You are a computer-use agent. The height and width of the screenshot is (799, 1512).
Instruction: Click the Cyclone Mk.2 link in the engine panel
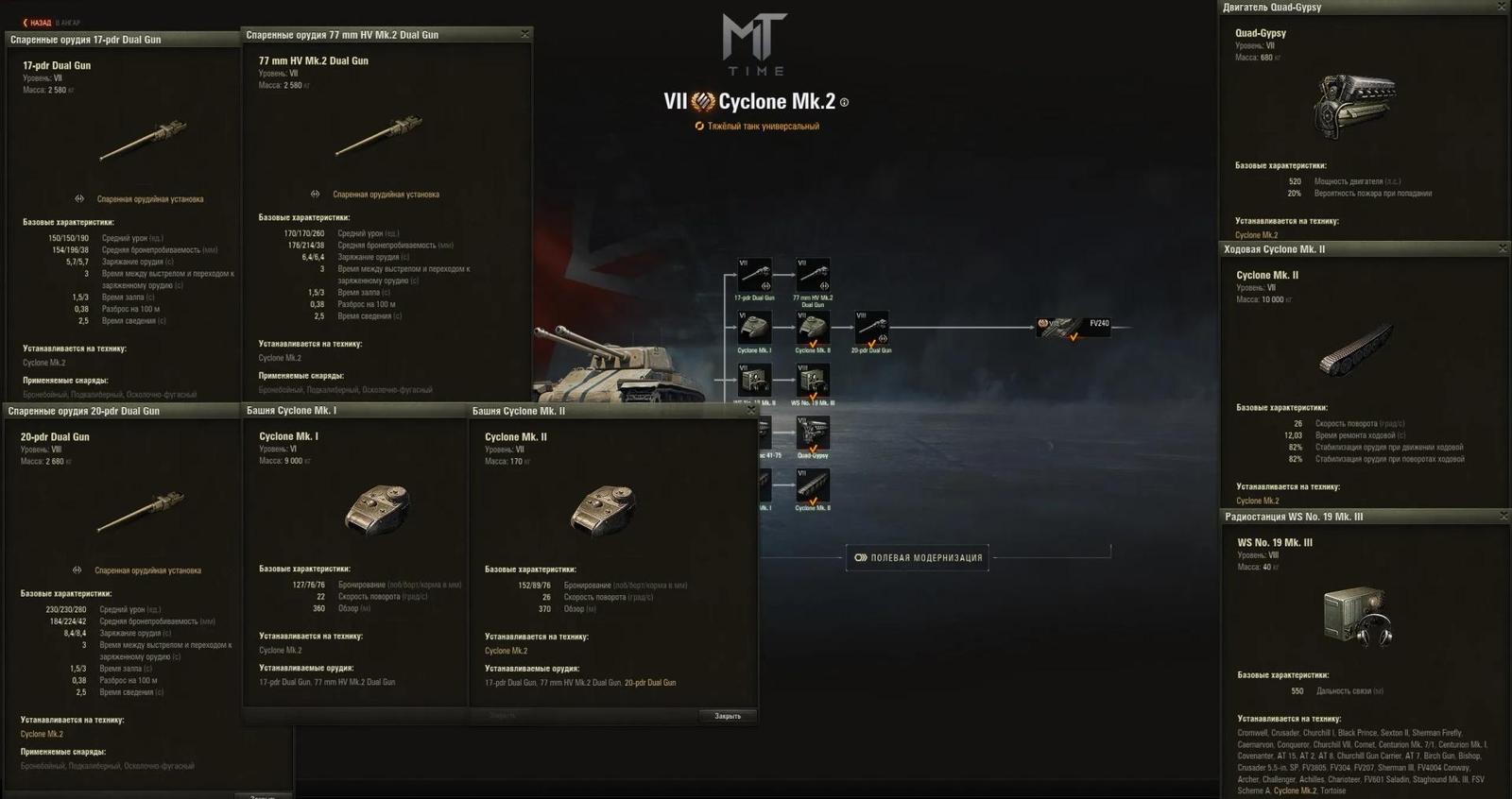pos(1255,233)
